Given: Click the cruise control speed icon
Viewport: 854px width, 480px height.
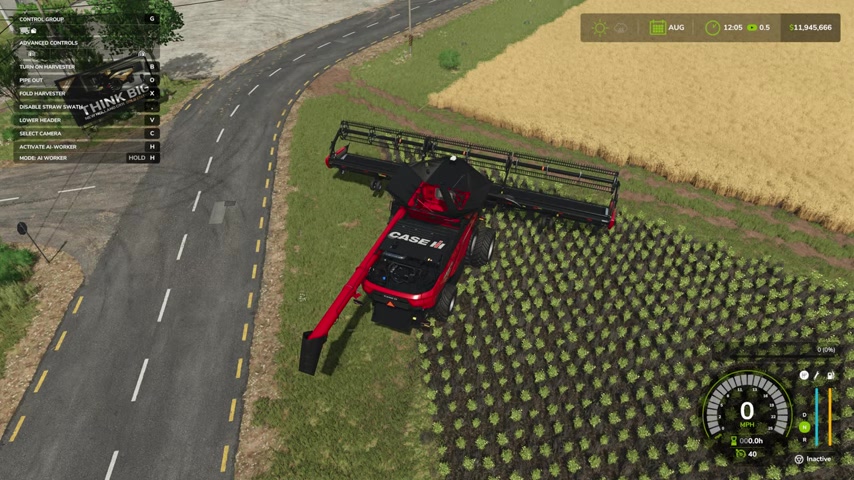Looking at the screenshot, I should (x=739, y=454).
